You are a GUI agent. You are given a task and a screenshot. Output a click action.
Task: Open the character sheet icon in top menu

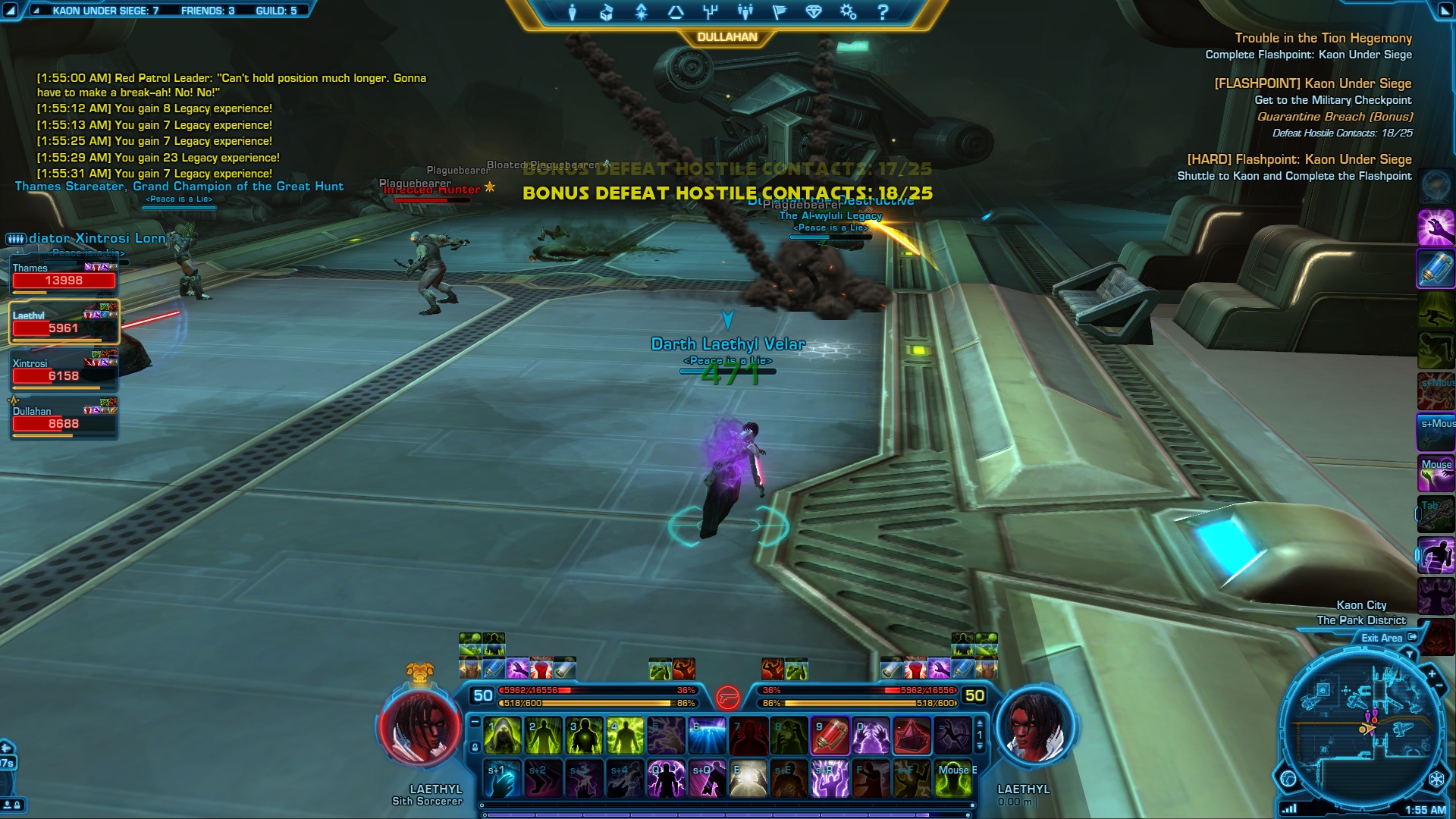(x=572, y=12)
